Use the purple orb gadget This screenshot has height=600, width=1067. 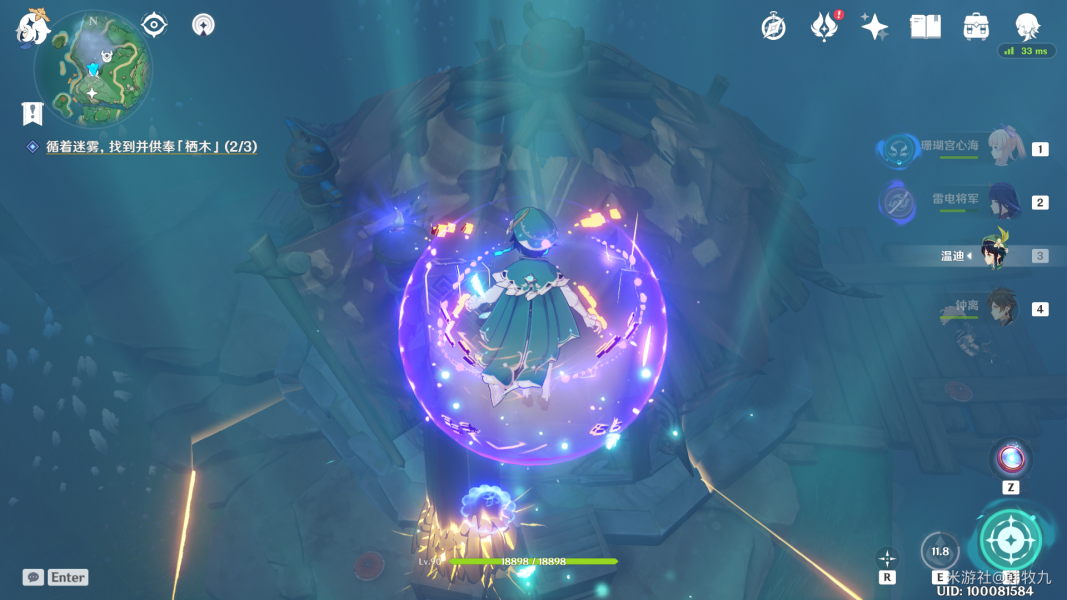[x=1010, y=459]
